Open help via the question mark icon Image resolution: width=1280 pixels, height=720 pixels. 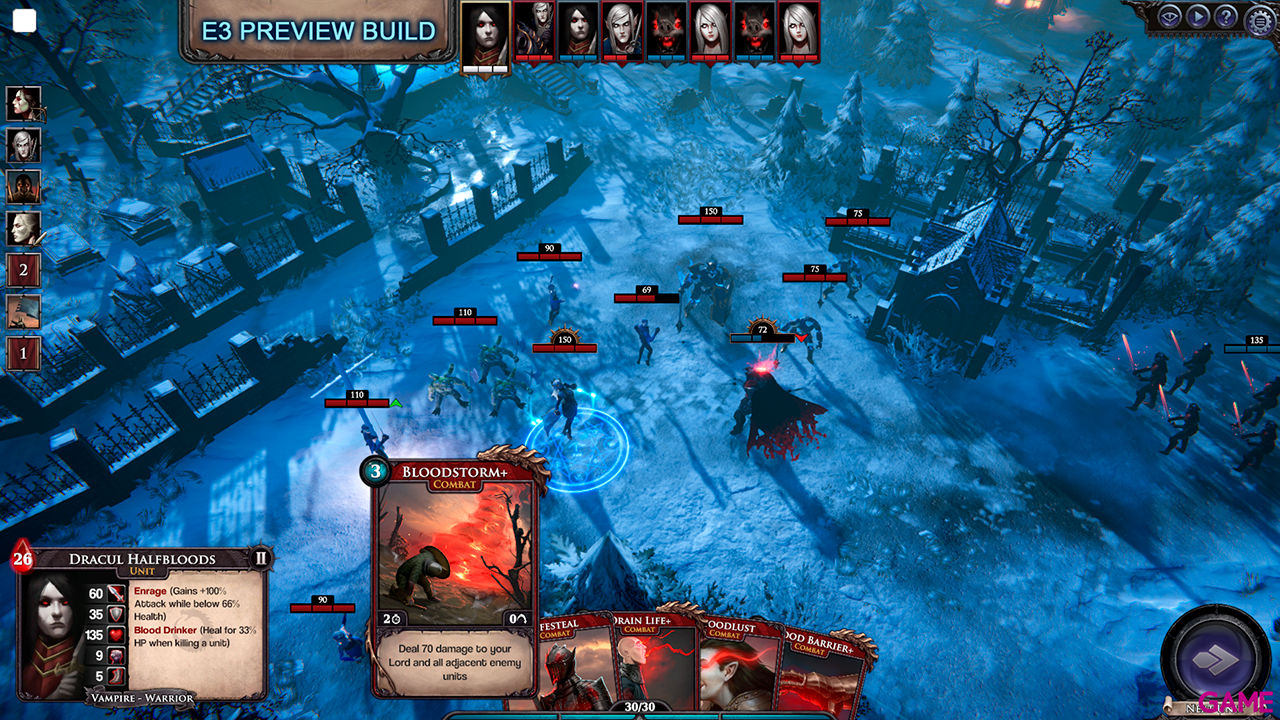1225,16
